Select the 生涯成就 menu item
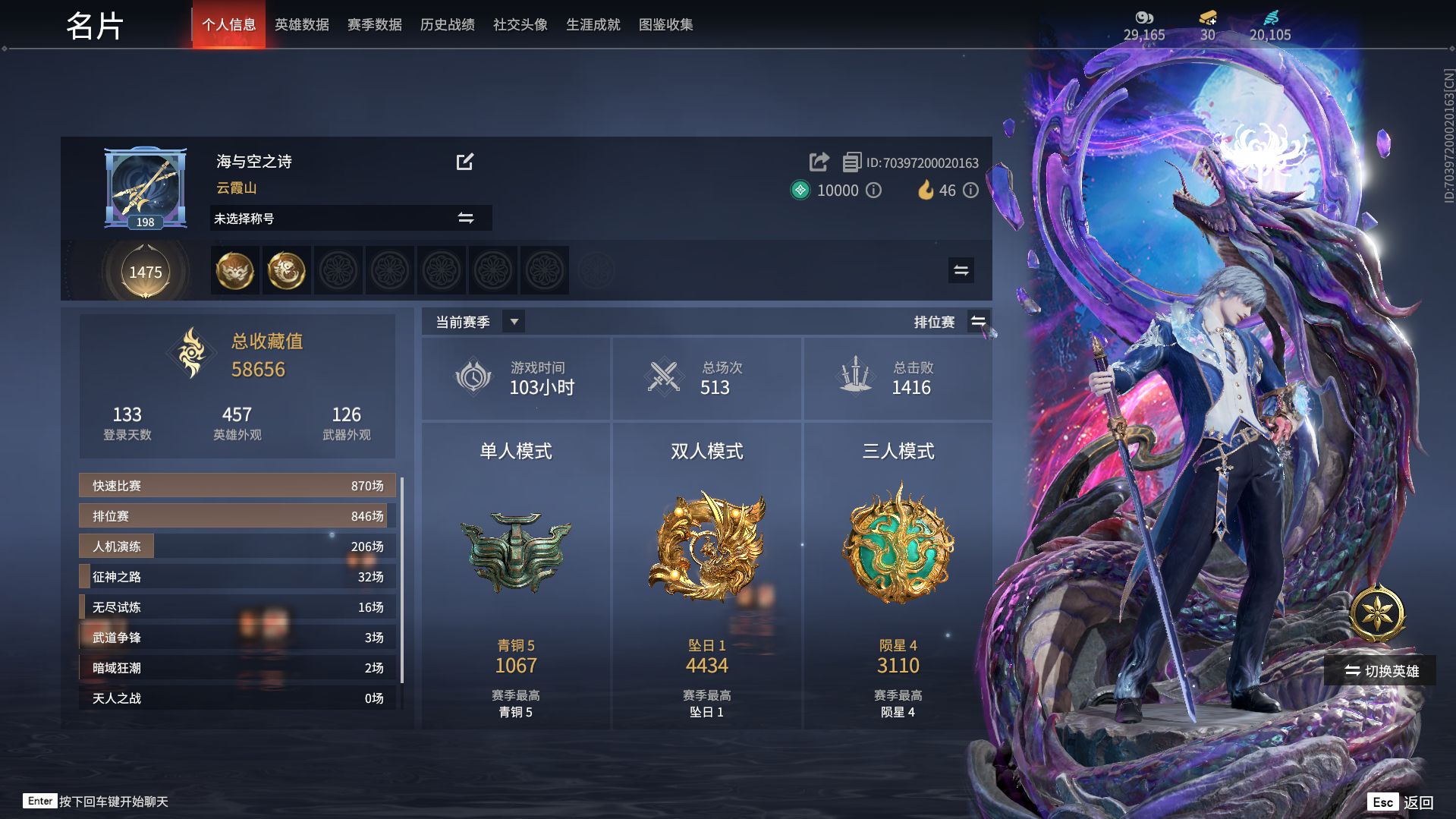 click(x=593, y=24)
